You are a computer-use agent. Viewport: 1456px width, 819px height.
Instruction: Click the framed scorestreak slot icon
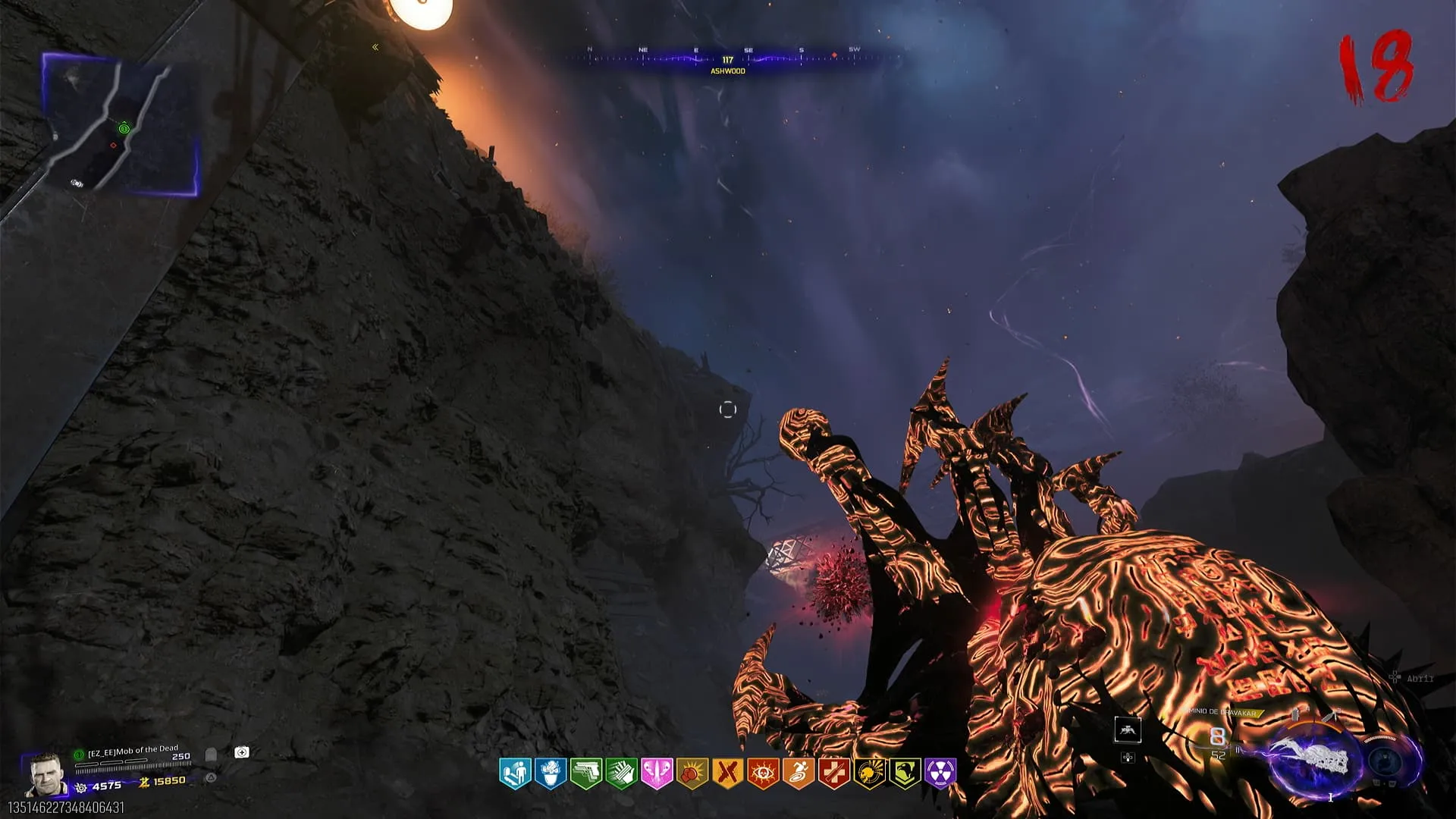(x=1128, y=730)
